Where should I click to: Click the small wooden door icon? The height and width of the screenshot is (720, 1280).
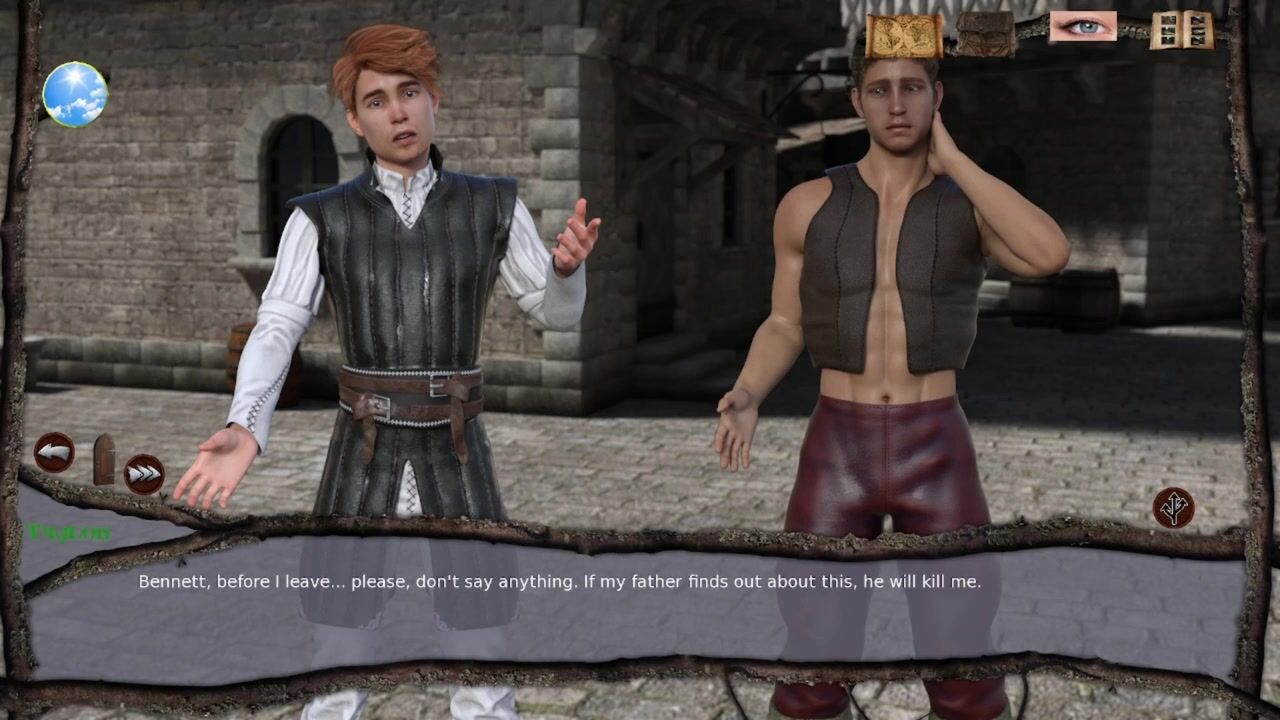[x=104, y=459]
